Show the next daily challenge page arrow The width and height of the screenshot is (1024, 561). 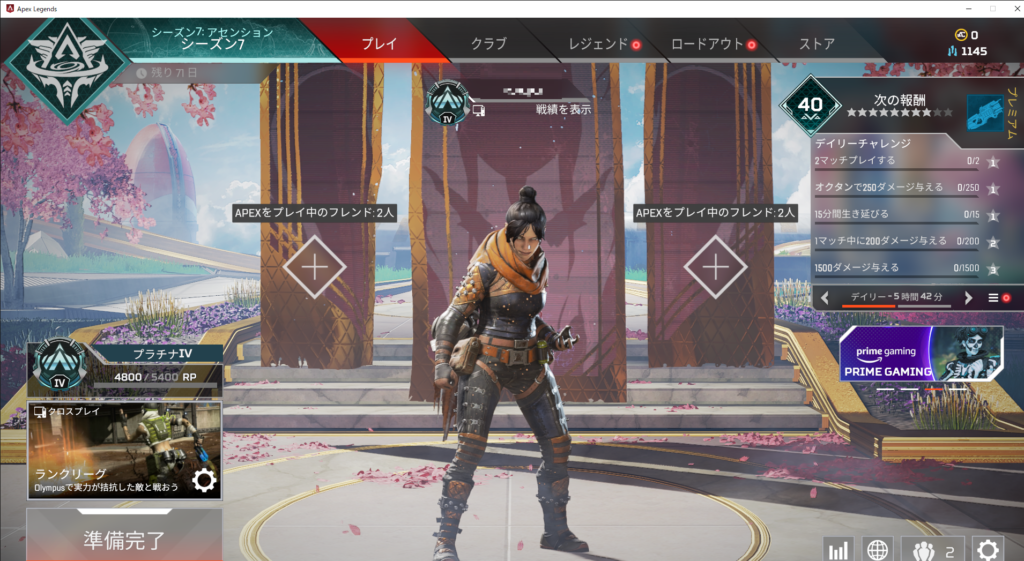(x=968, y=298)
